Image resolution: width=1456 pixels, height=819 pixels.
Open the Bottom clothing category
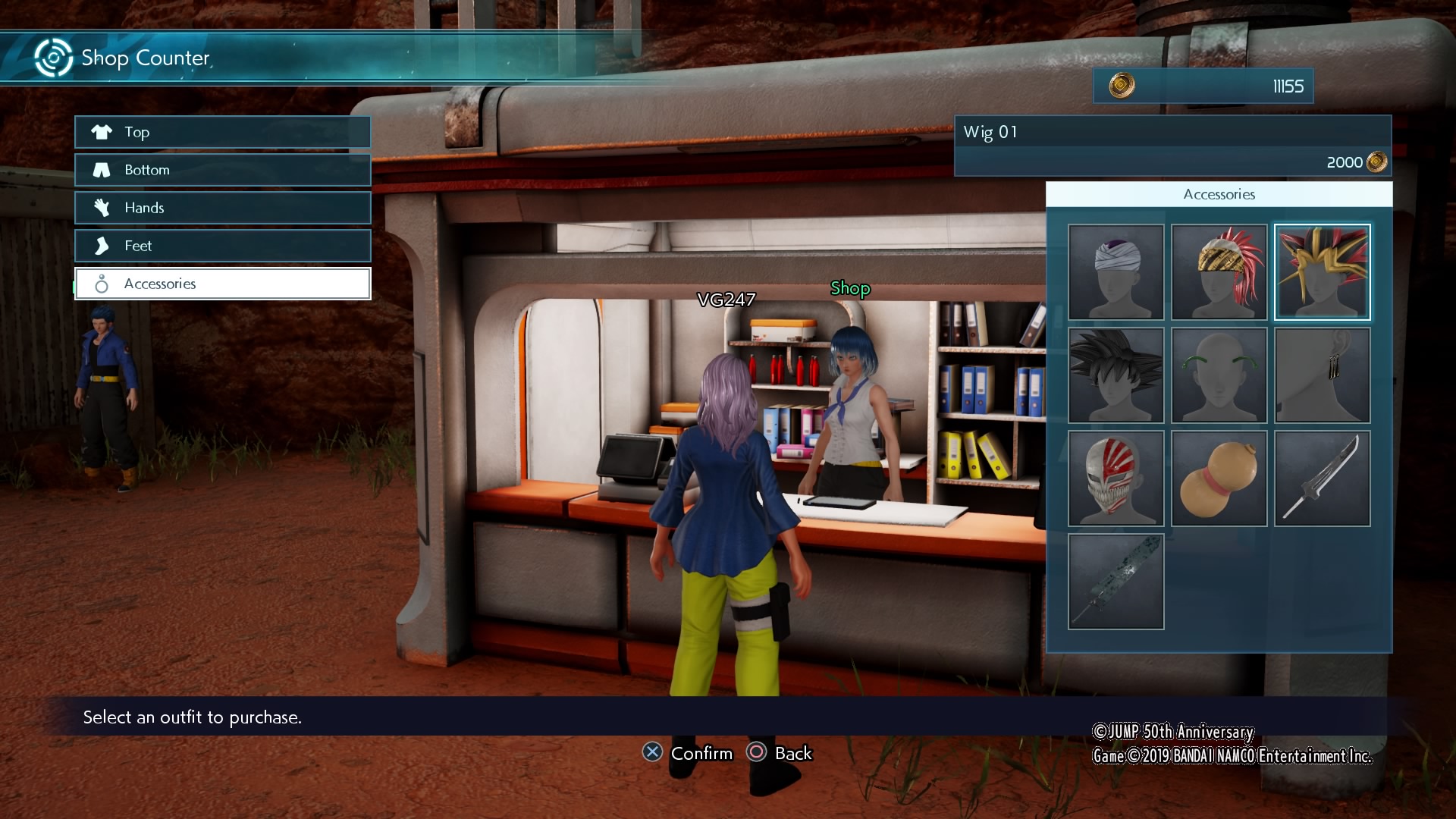pos(222,170)
